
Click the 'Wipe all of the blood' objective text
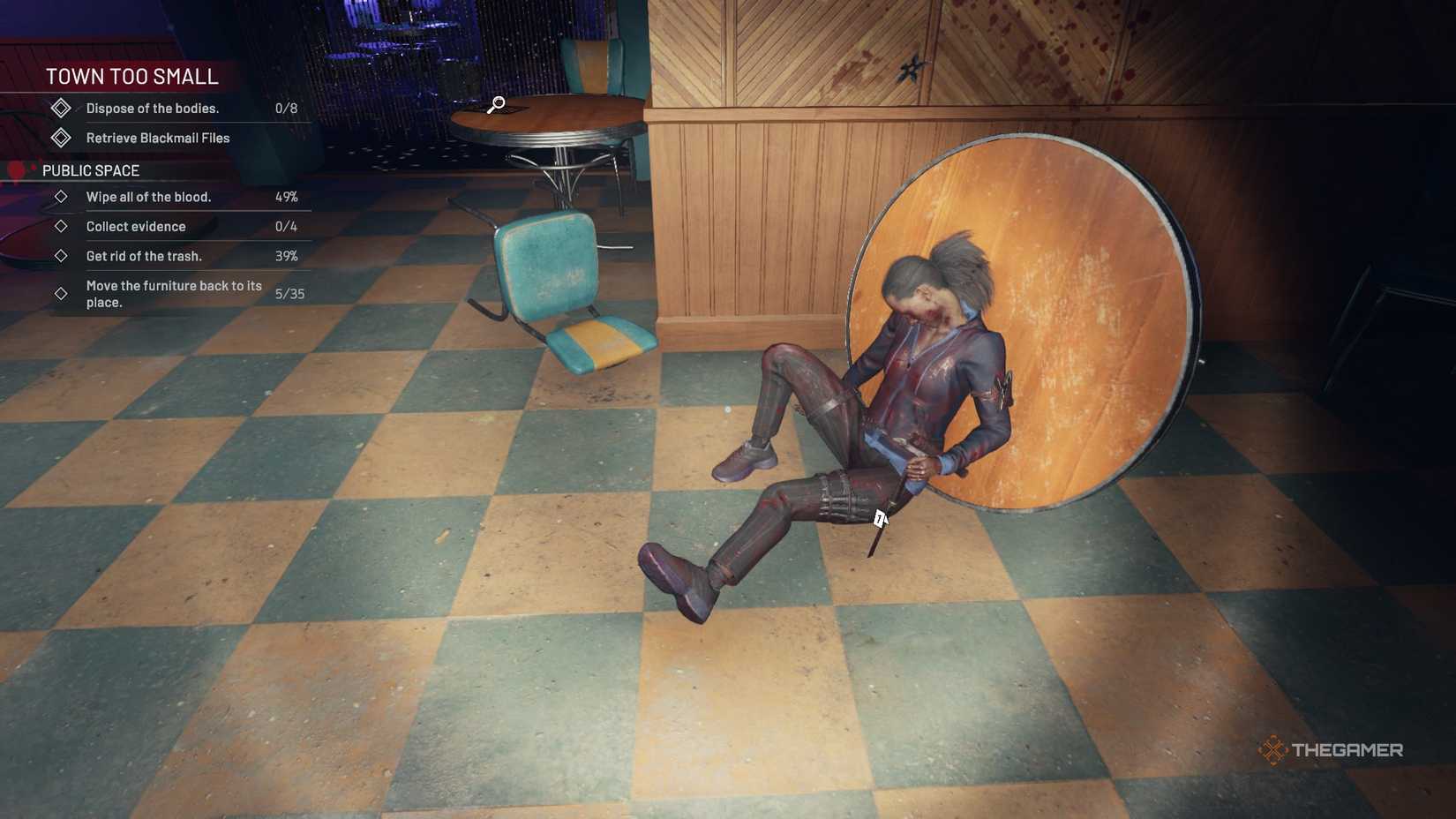(147, 197)
